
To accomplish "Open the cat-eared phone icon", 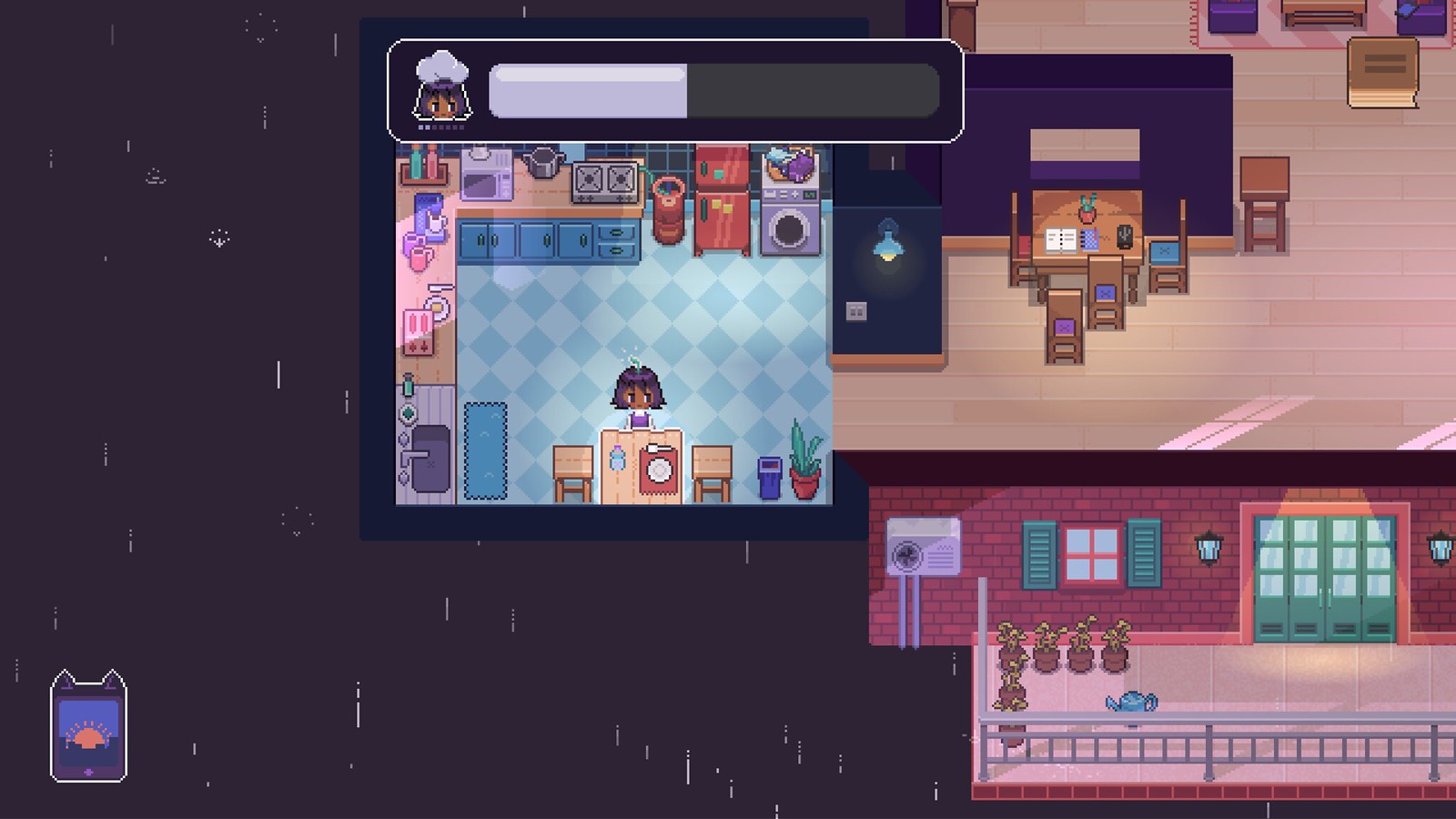I will pyautogui.click(x=88, y=727).
